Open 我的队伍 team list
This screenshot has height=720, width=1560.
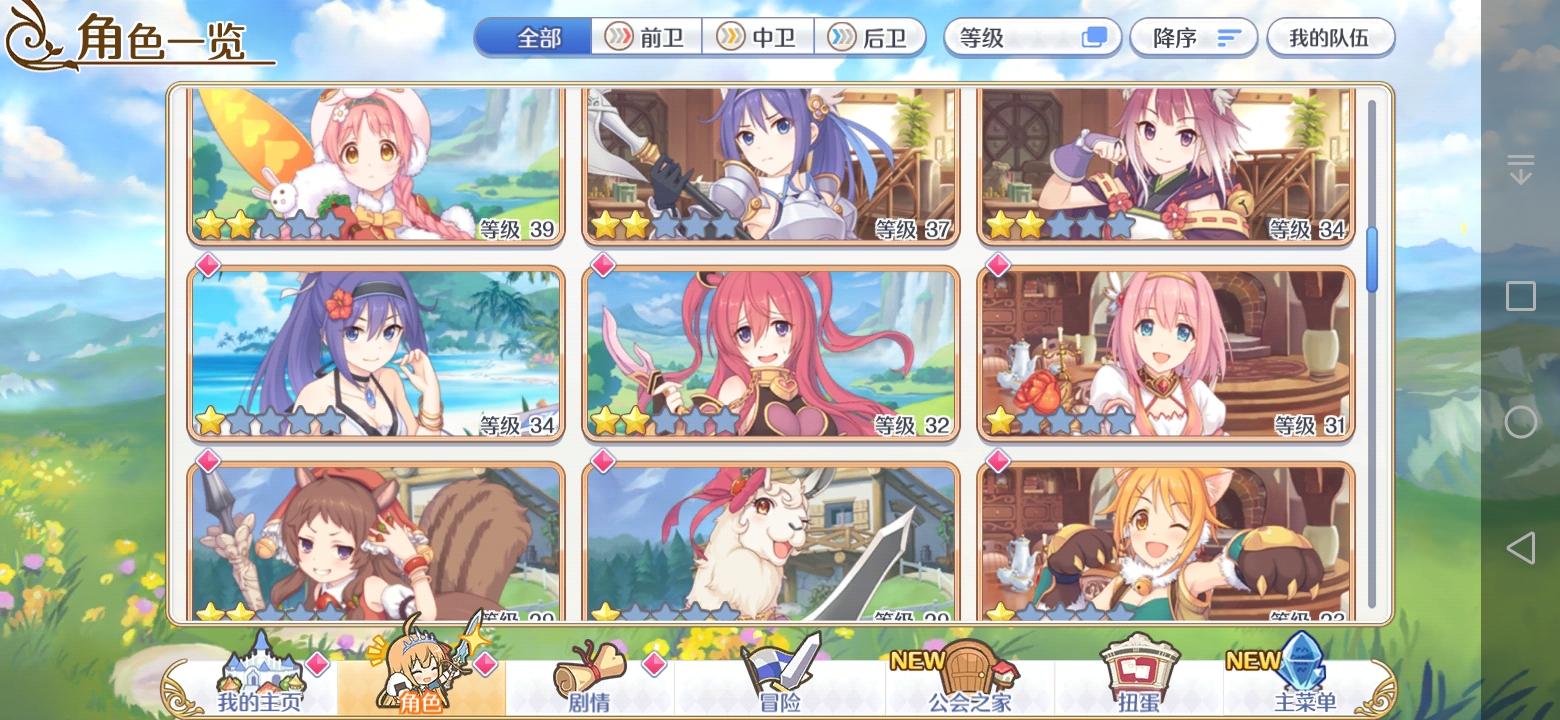click(1330, 37)
